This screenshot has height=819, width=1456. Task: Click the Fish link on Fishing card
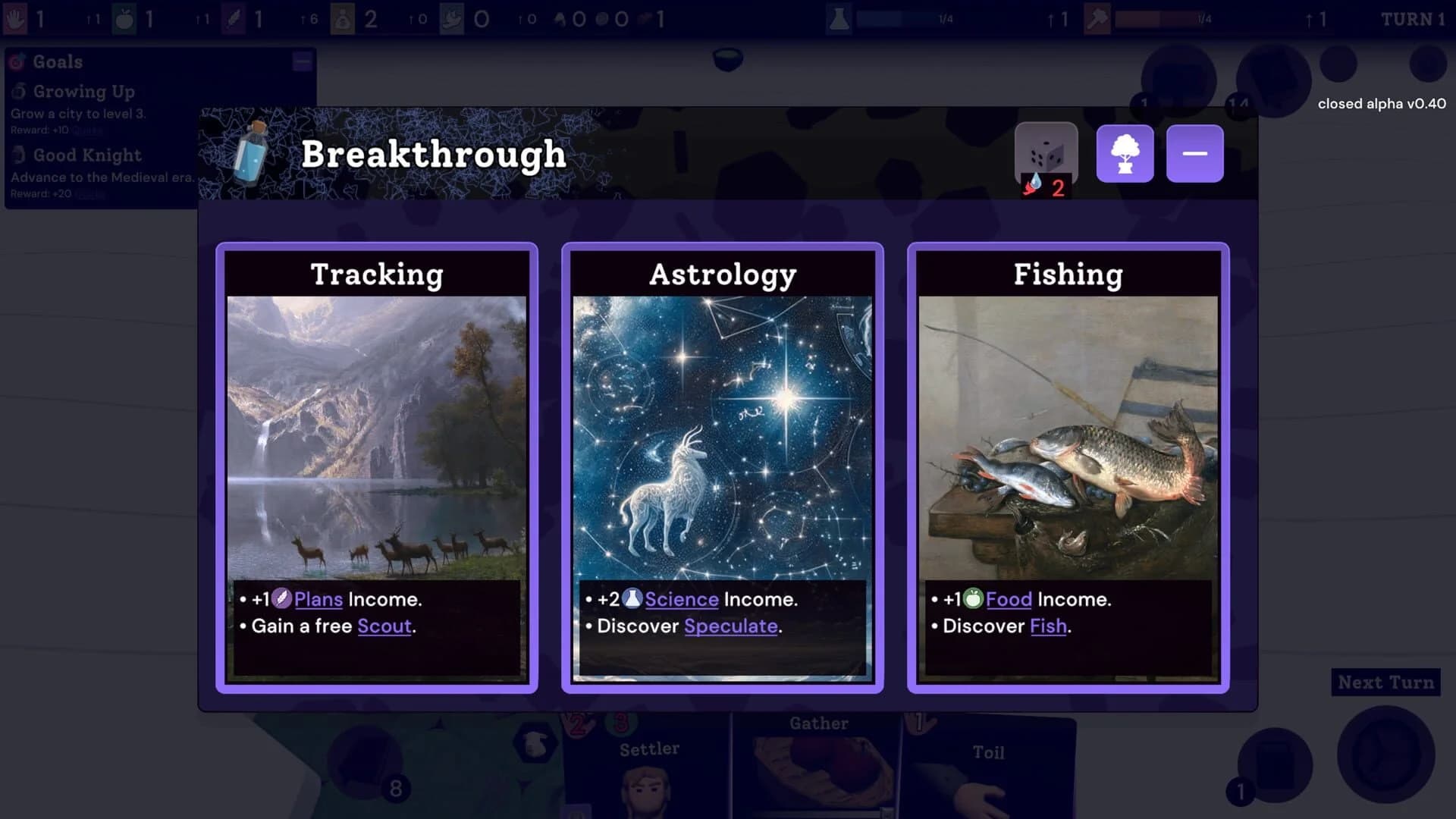pos(1047,626)
